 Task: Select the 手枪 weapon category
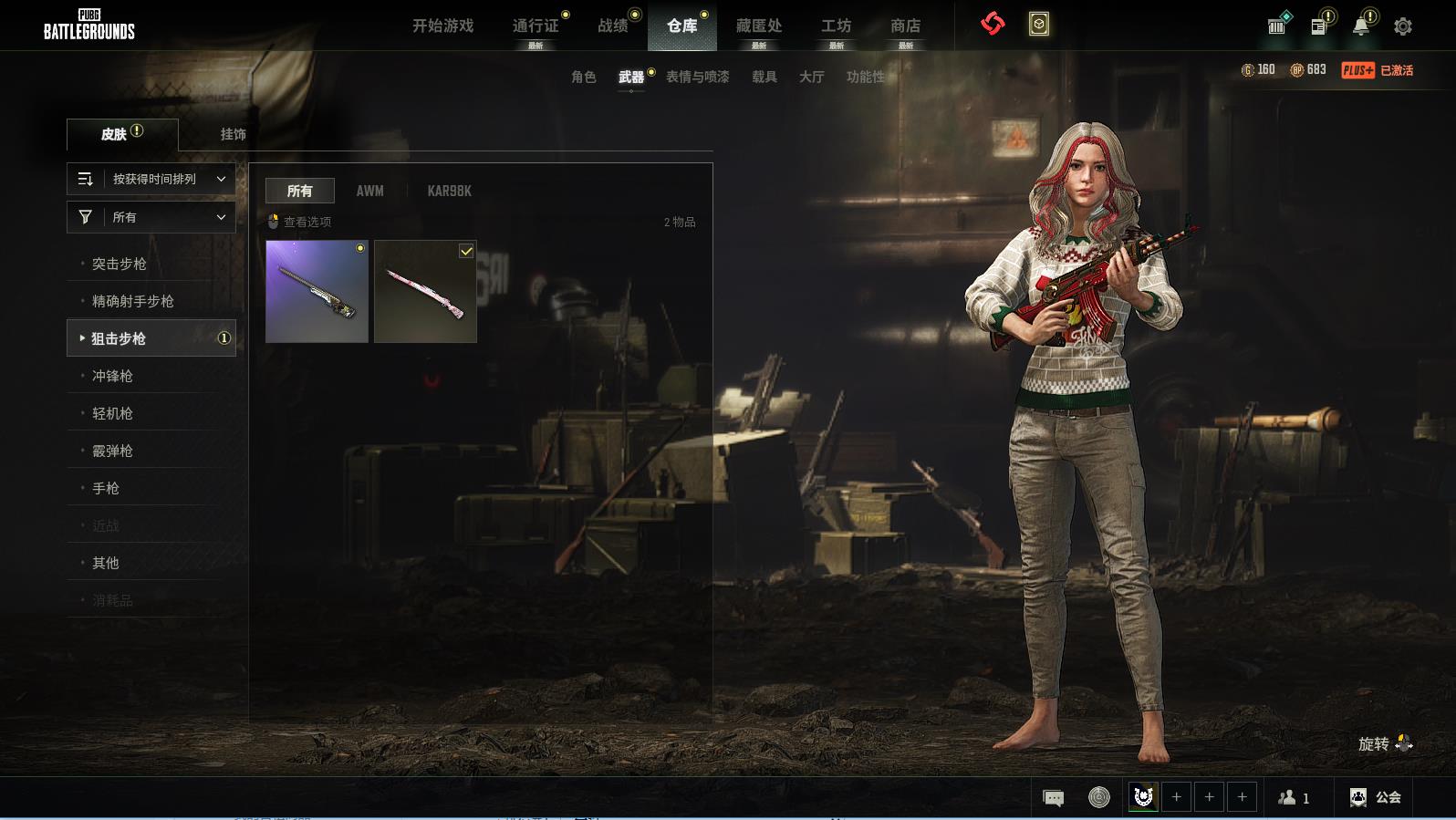coord(106,488)
